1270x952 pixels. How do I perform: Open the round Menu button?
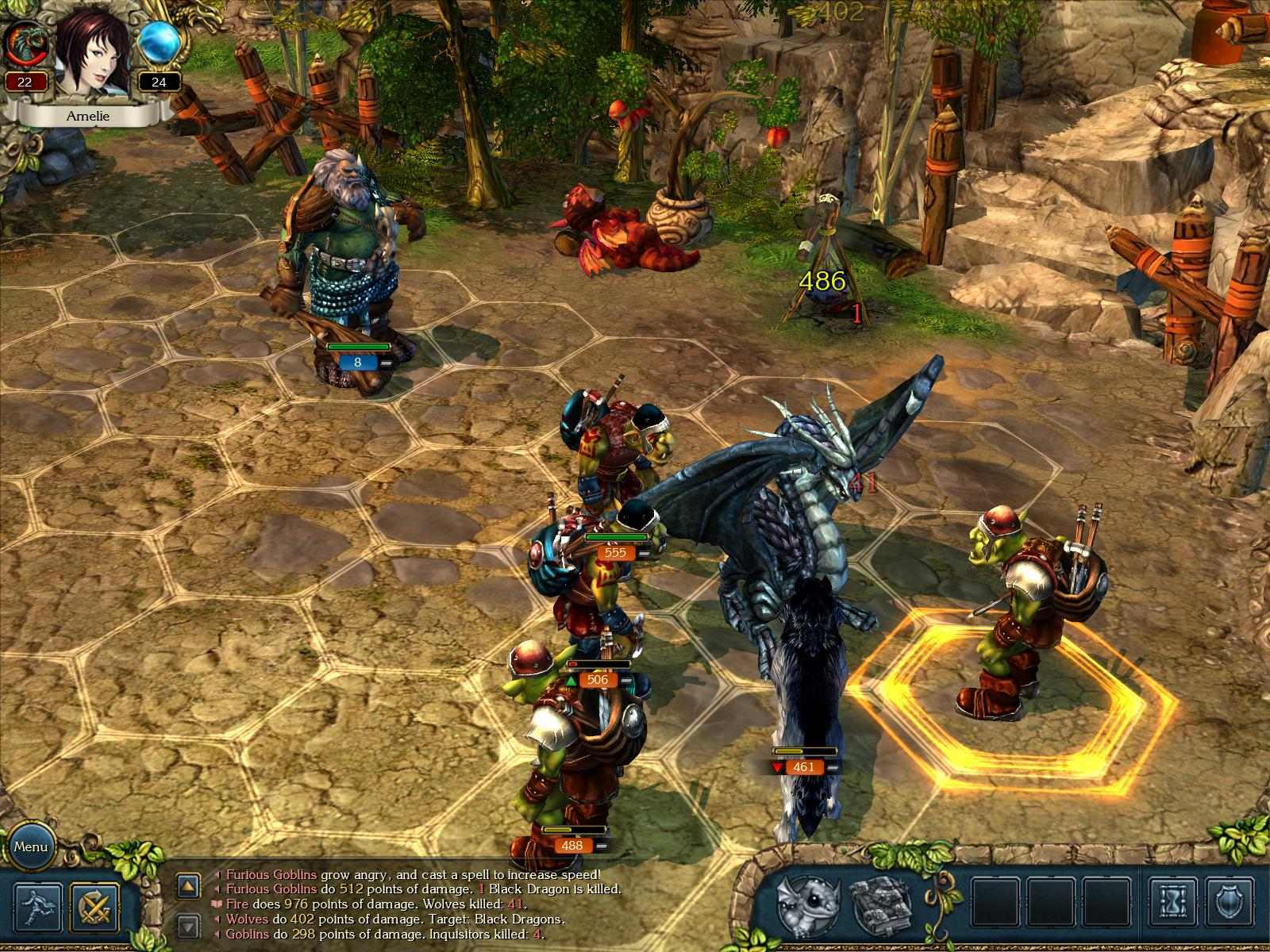[31, 846]
